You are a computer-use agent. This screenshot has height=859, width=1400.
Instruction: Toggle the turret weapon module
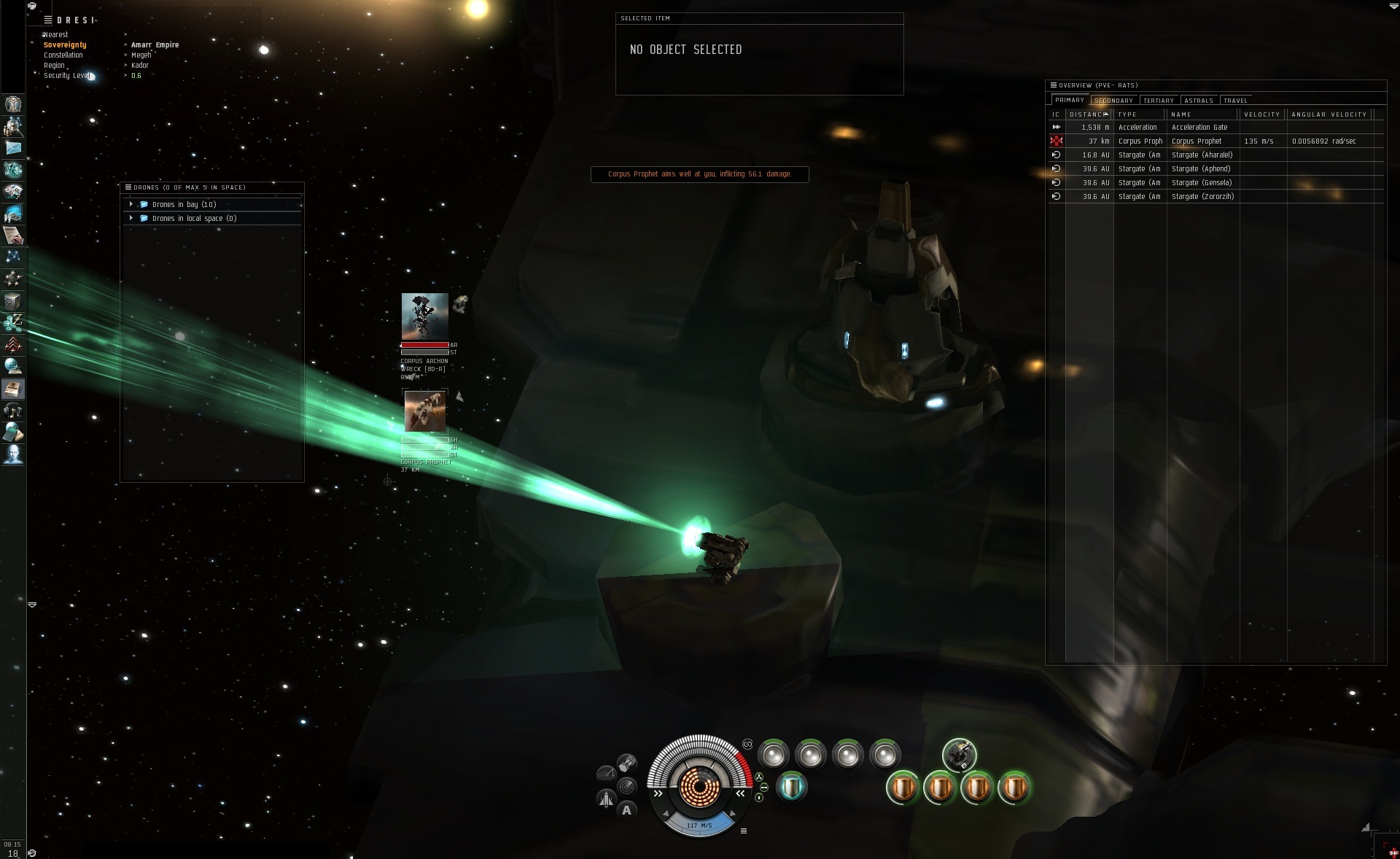pyautogui.click(x=959, y=755)
